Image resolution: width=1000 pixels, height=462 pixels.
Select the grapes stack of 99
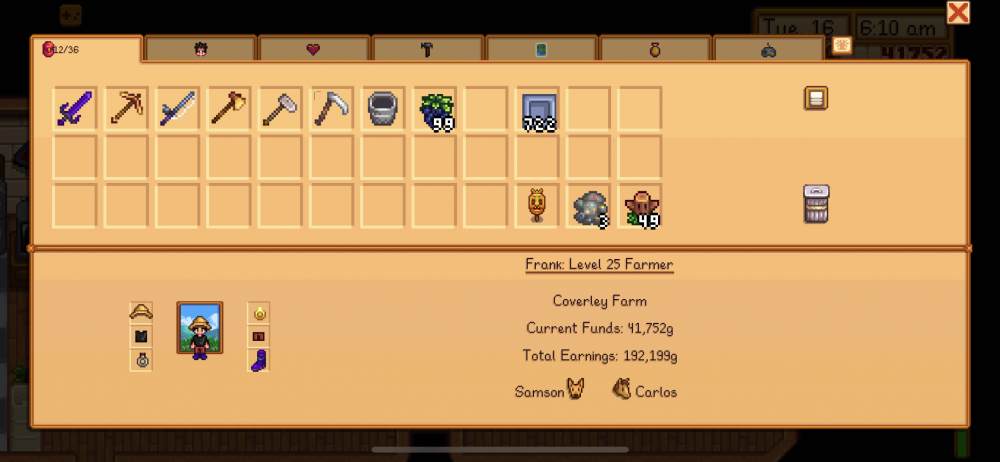[435, 108]
